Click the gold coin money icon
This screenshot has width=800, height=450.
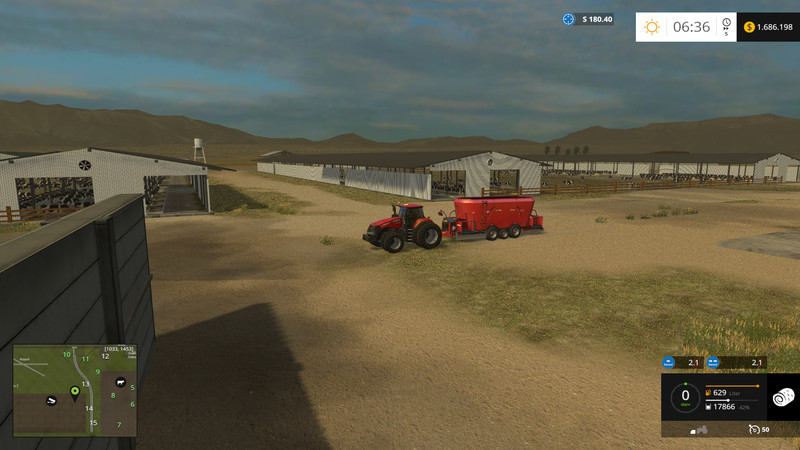(749, 27)
